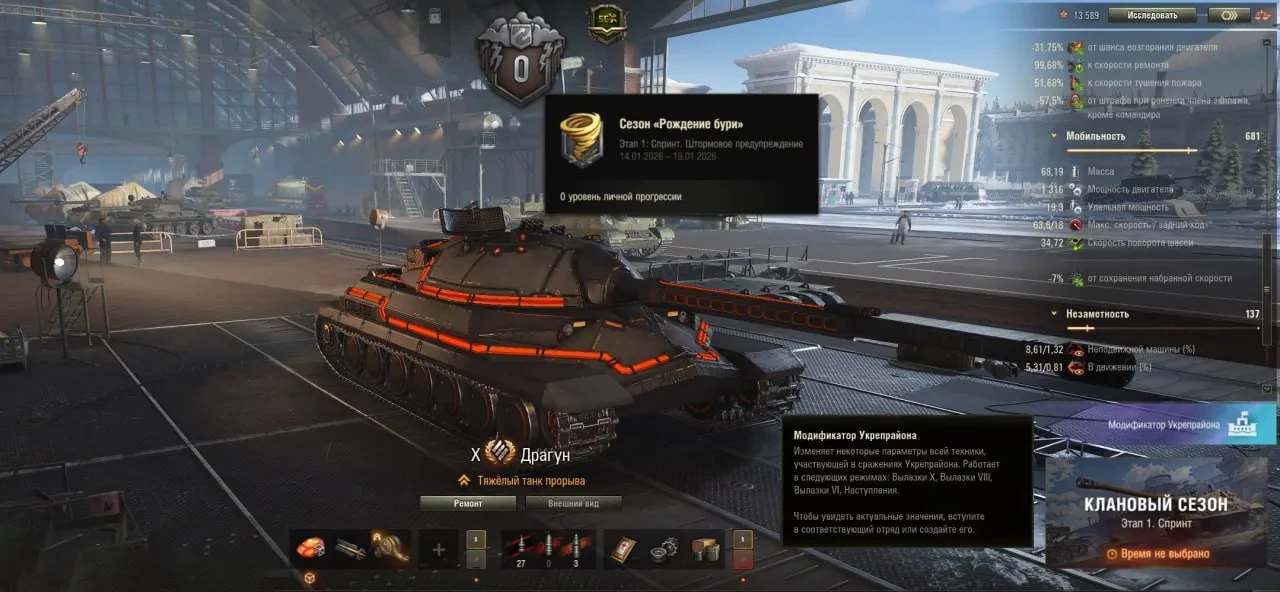This screenshot has width=1280, height=592.
Task: Select the empty equipment slot with plus
Action: 438,549
